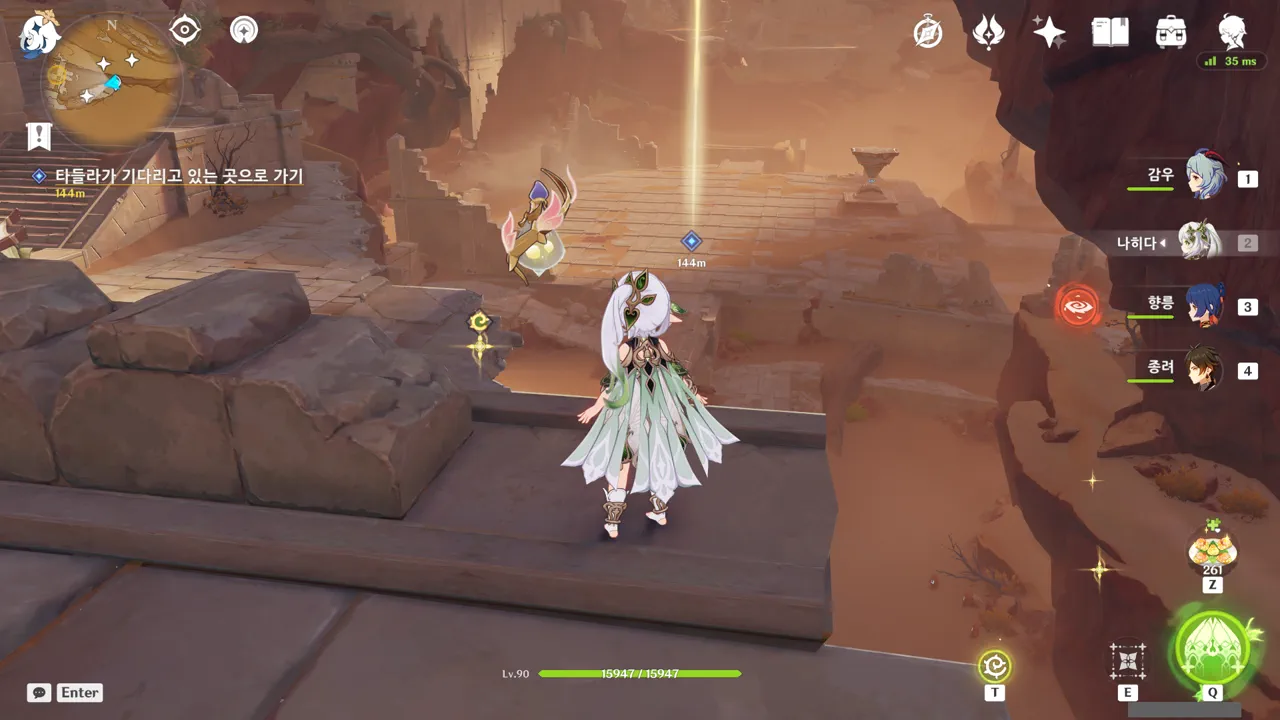Toggle the eye-shaped view icon near minimap
This screenshot has width=1280, height=720.
(x=185, y=30)
